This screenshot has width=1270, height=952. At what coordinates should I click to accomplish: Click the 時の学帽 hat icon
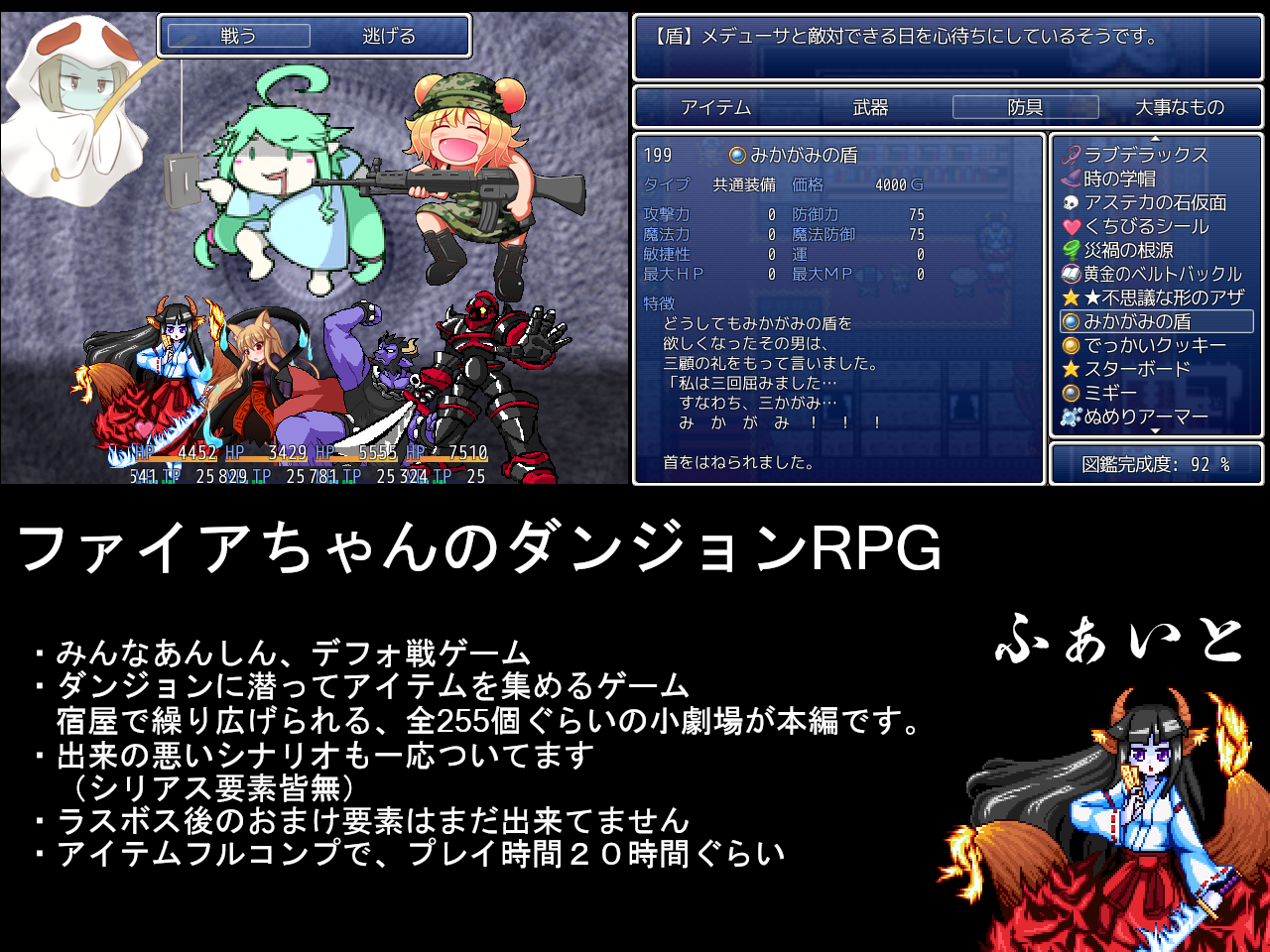tap(1068, 178)
